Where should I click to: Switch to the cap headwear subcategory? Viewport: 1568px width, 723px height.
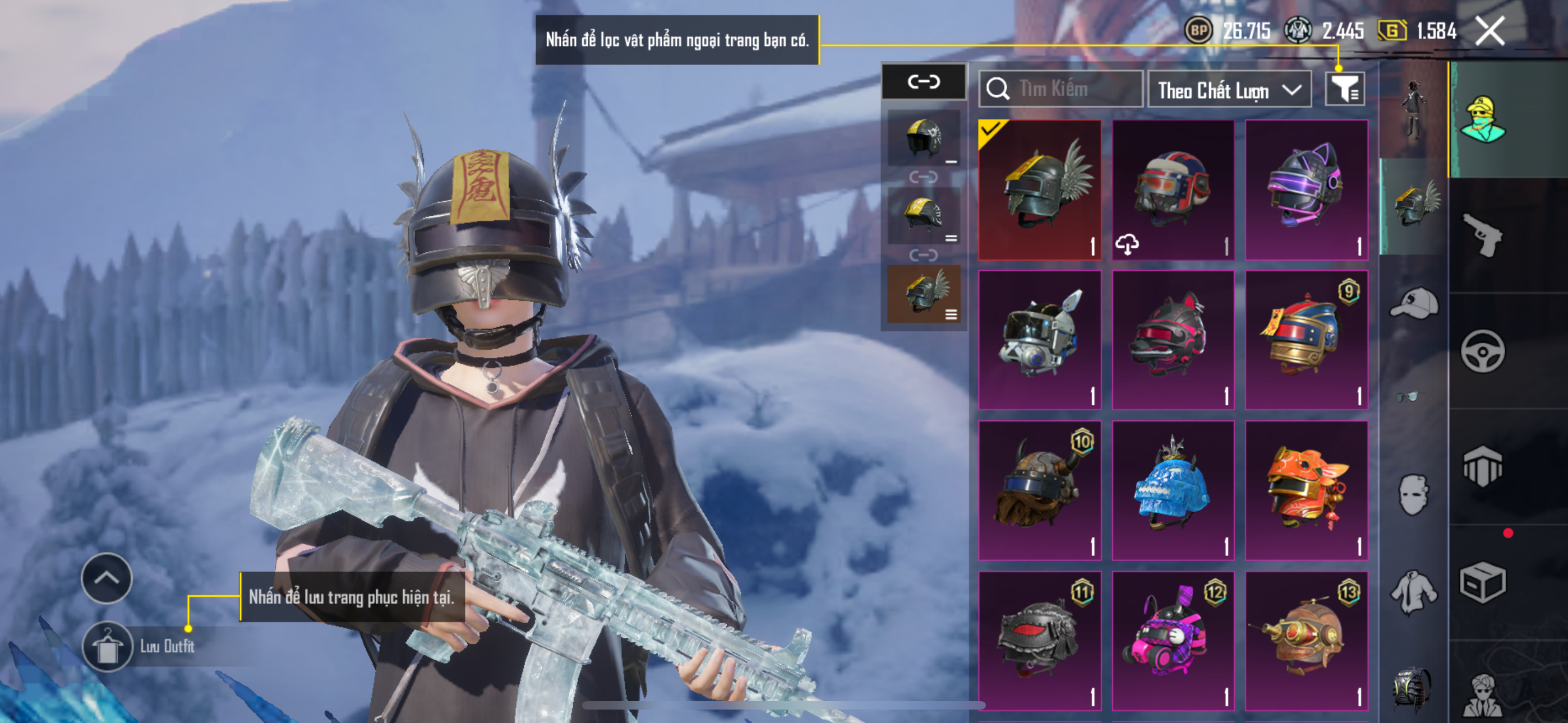click(x=1413, y=303)
